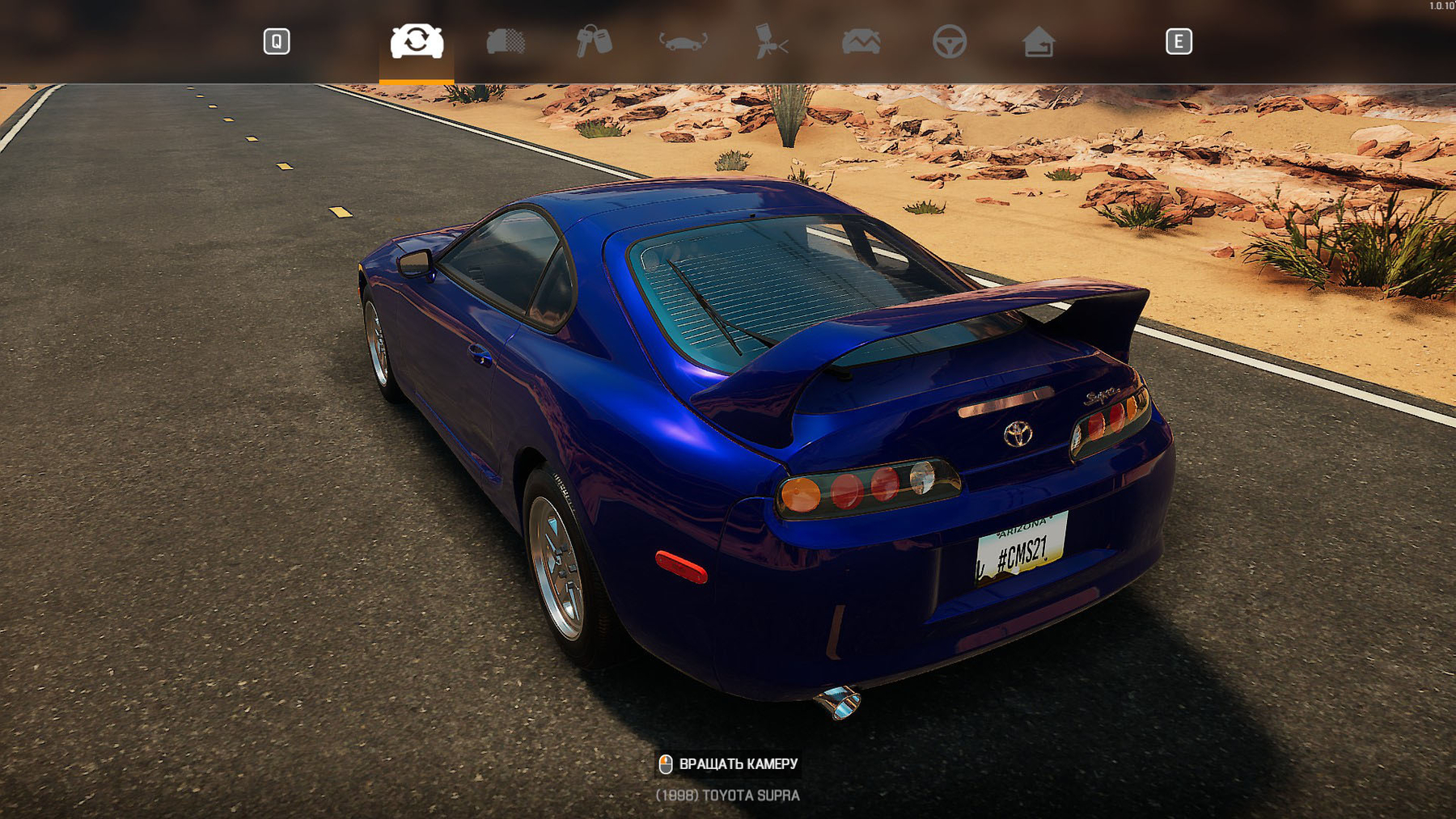Open the car body condition view icon
Viewport: 1456px width, 819px height.
coord(506,40)
